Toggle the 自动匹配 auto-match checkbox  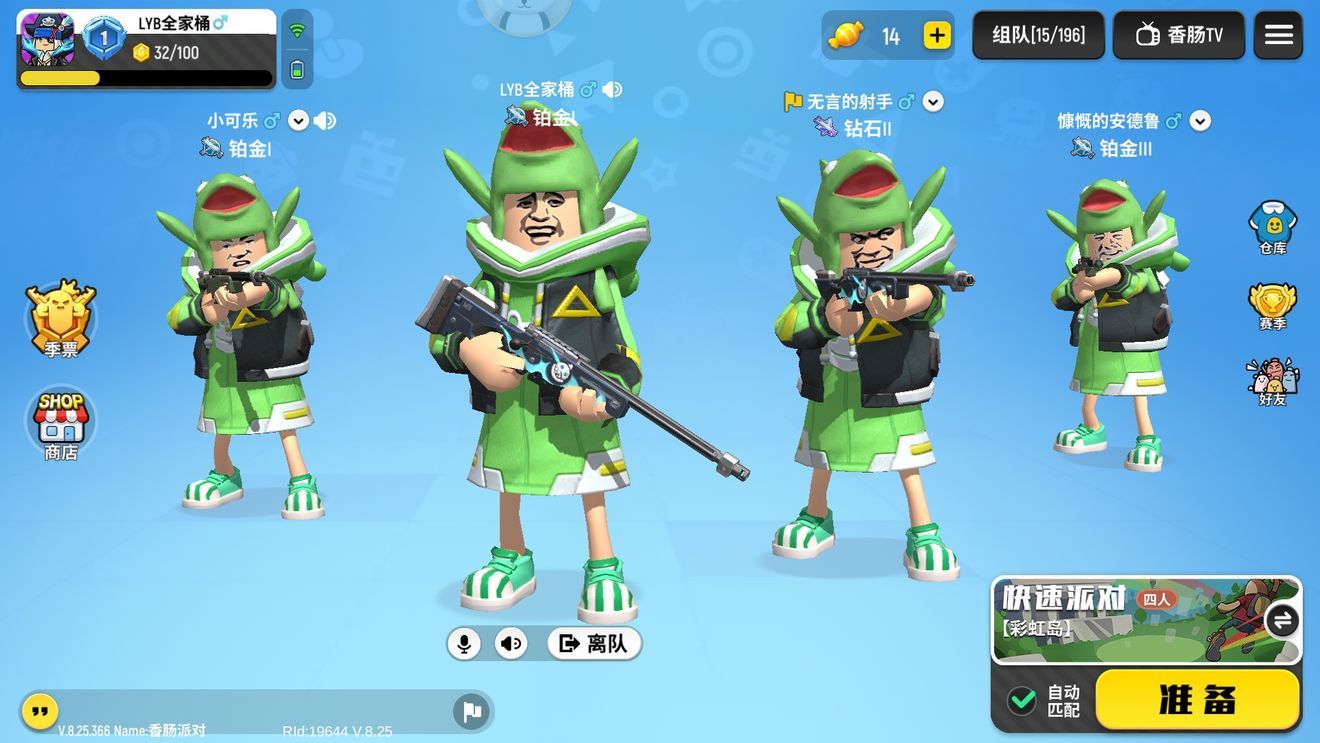tap(1022, 700)
